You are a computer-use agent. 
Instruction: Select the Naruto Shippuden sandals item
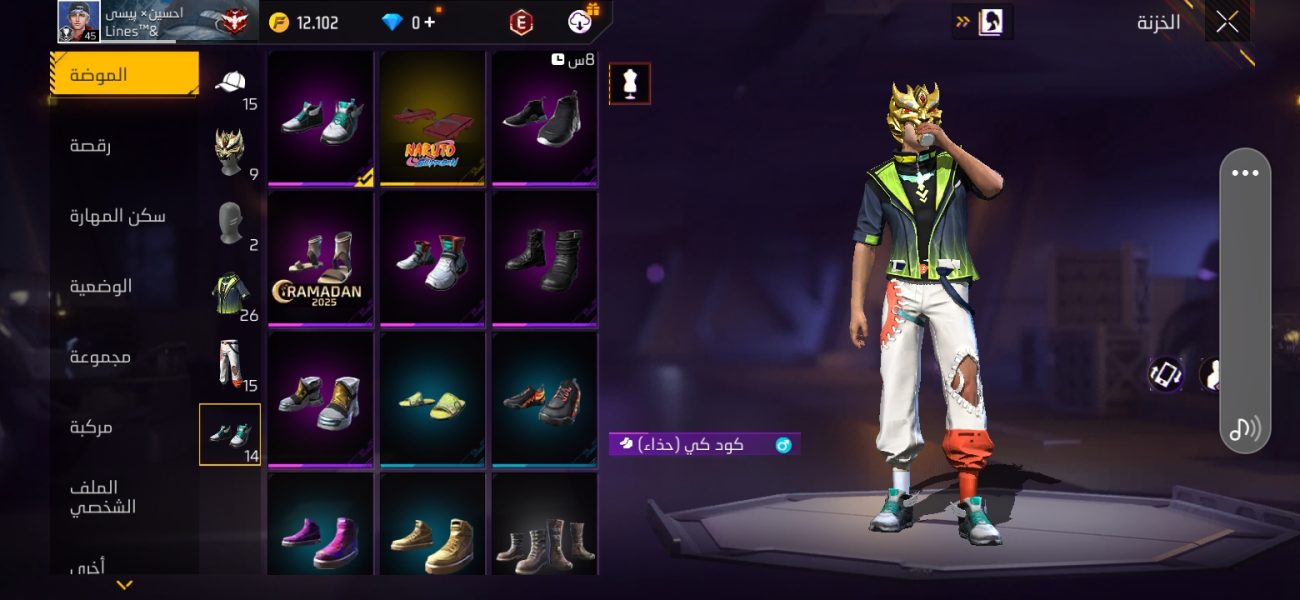pos(432,118)
